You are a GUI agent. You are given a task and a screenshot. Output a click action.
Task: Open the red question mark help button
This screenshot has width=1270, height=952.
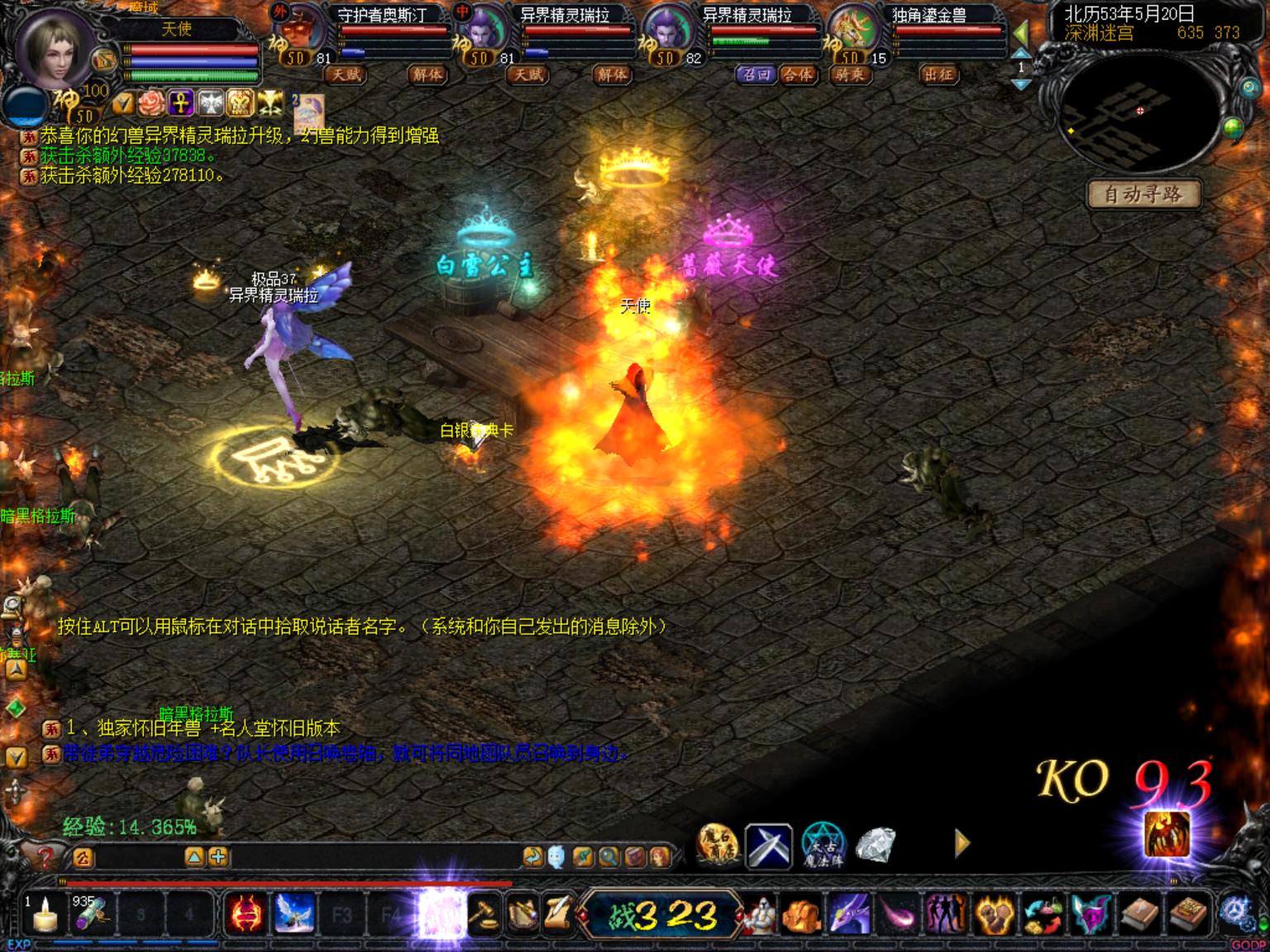coord(45,858)
